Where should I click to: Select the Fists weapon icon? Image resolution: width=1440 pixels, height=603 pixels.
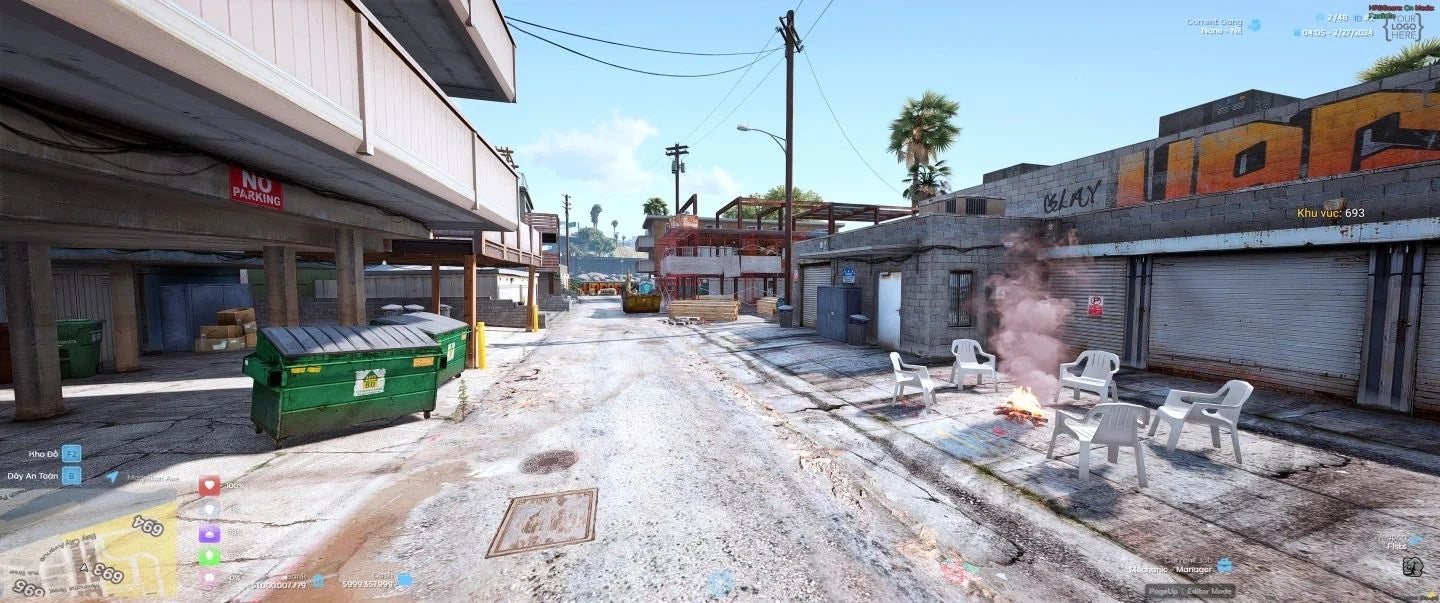[x=1412, y=567]
